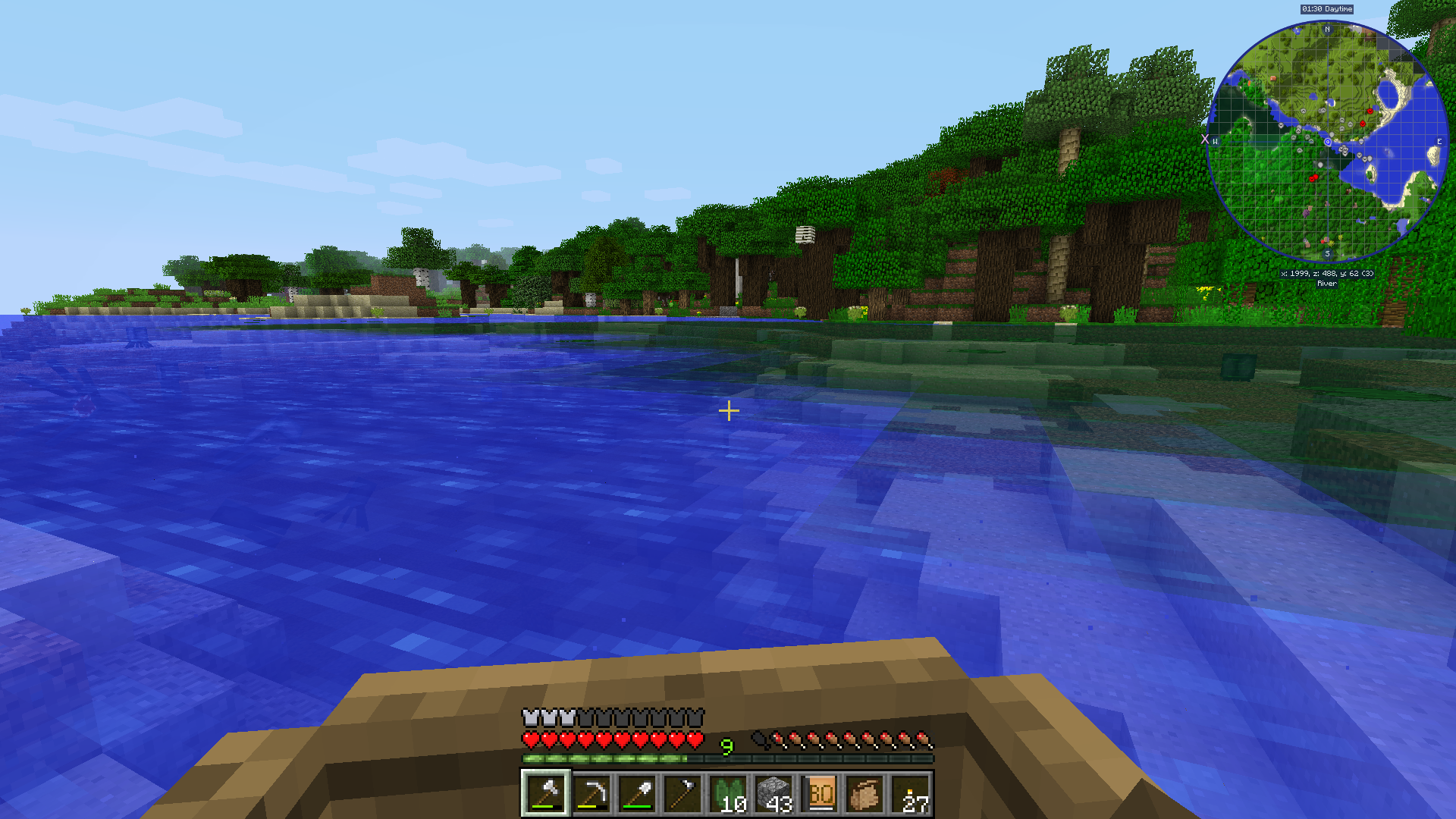Select the torch stack of 27
This screenshot has height=819, width=1456.
point(911,793)
